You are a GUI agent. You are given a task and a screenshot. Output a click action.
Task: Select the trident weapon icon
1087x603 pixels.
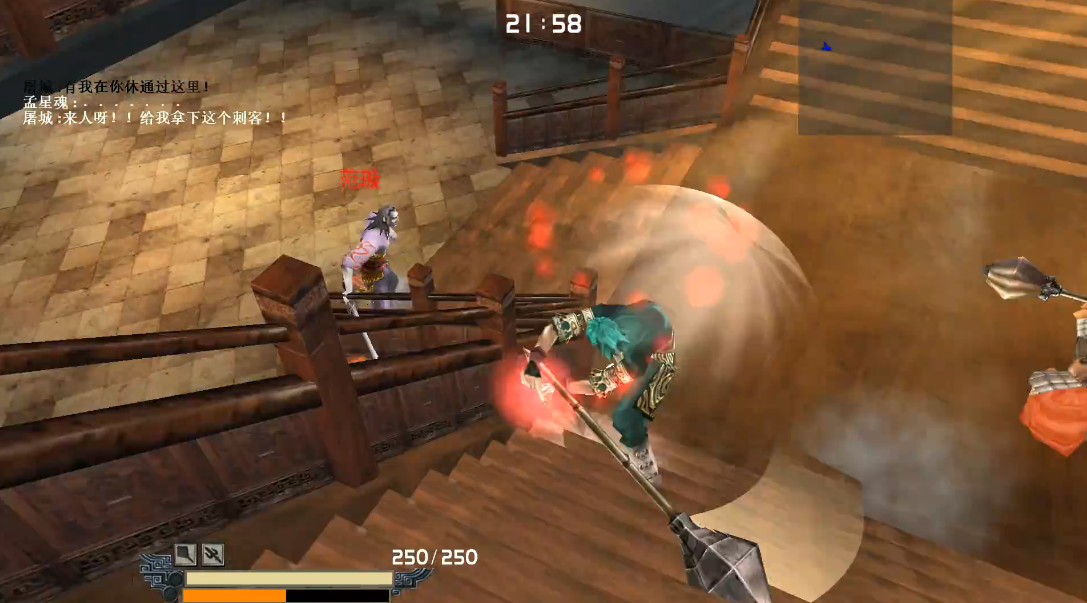click(x=212, y=554)
